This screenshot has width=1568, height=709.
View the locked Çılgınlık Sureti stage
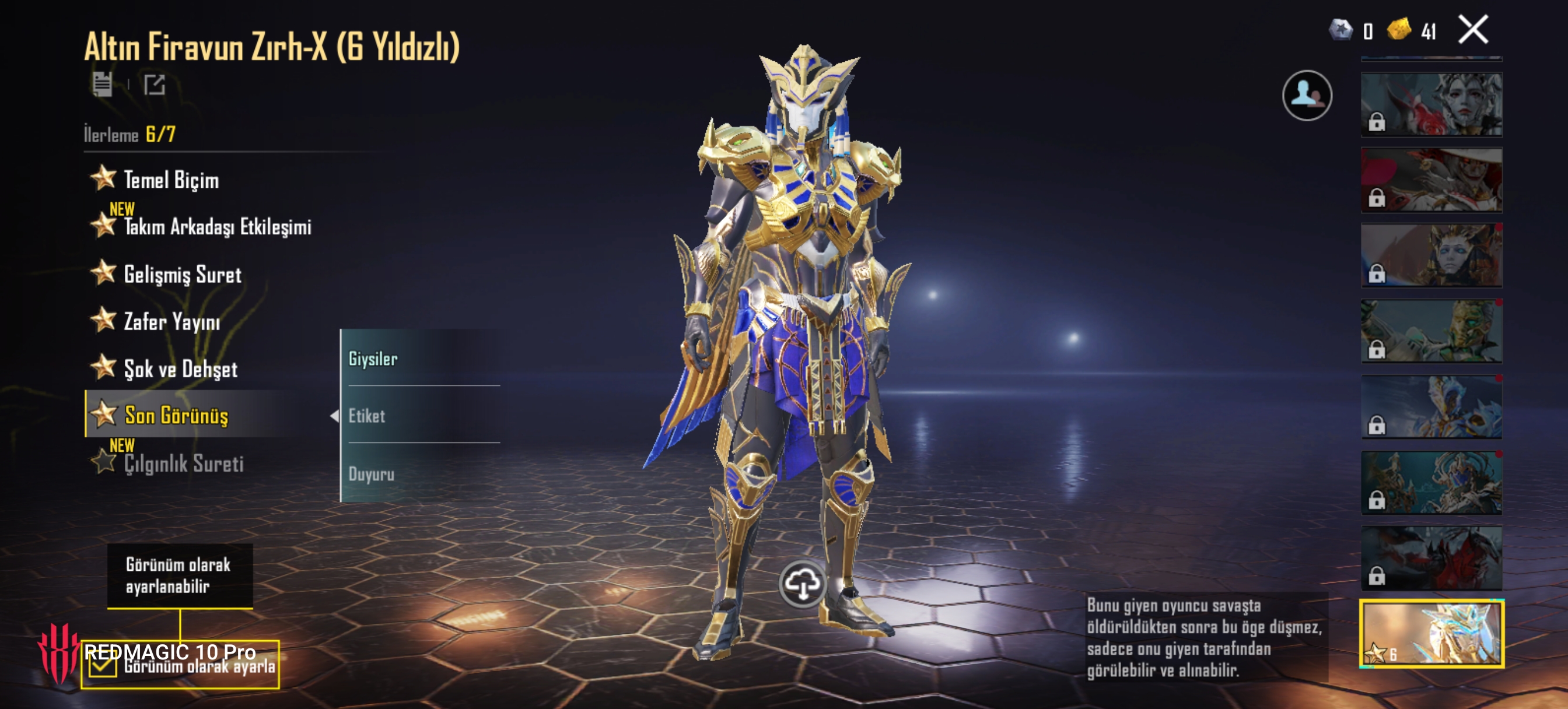183,463
